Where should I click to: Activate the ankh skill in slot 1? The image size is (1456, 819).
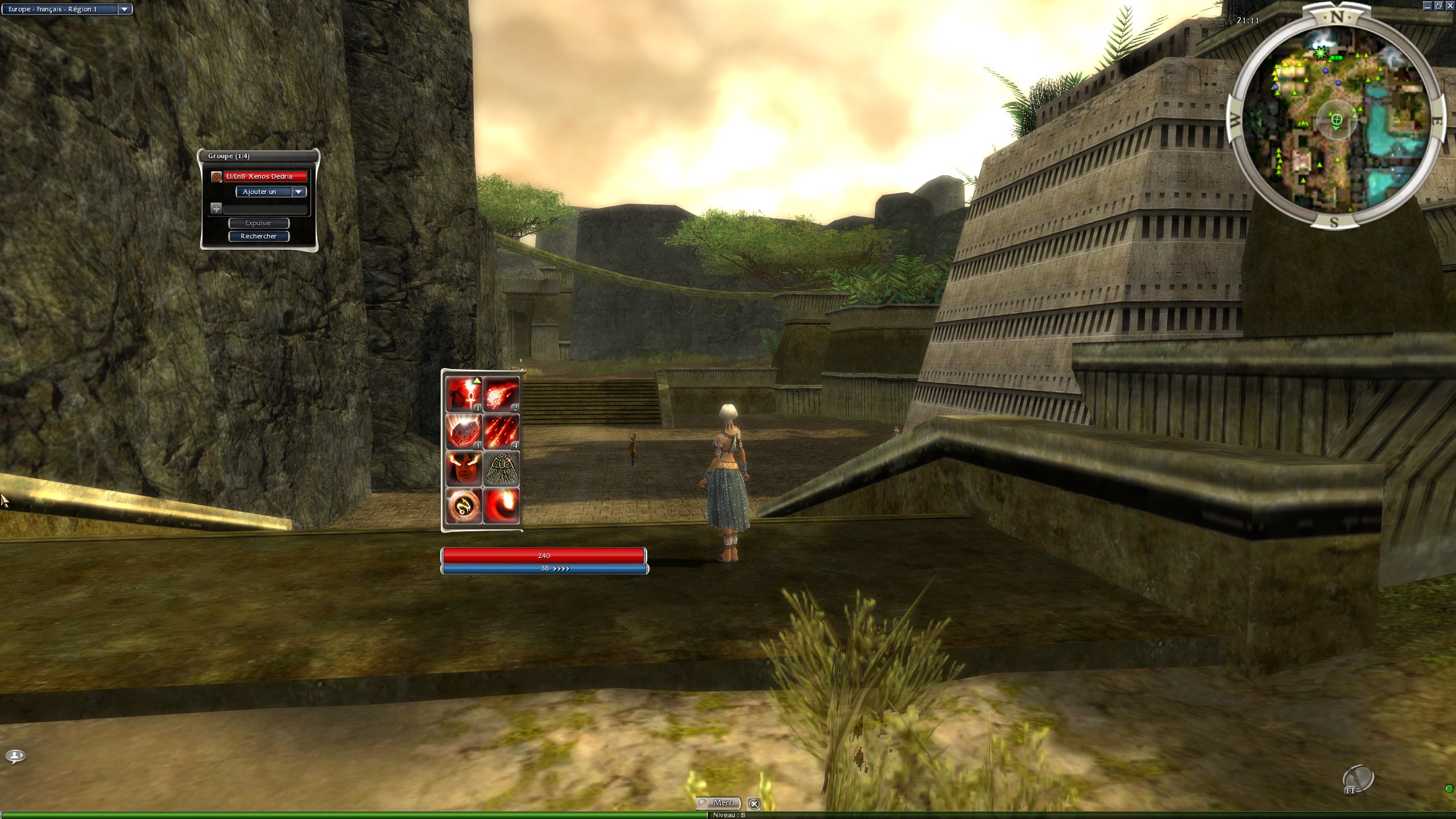tap(464, 394)
